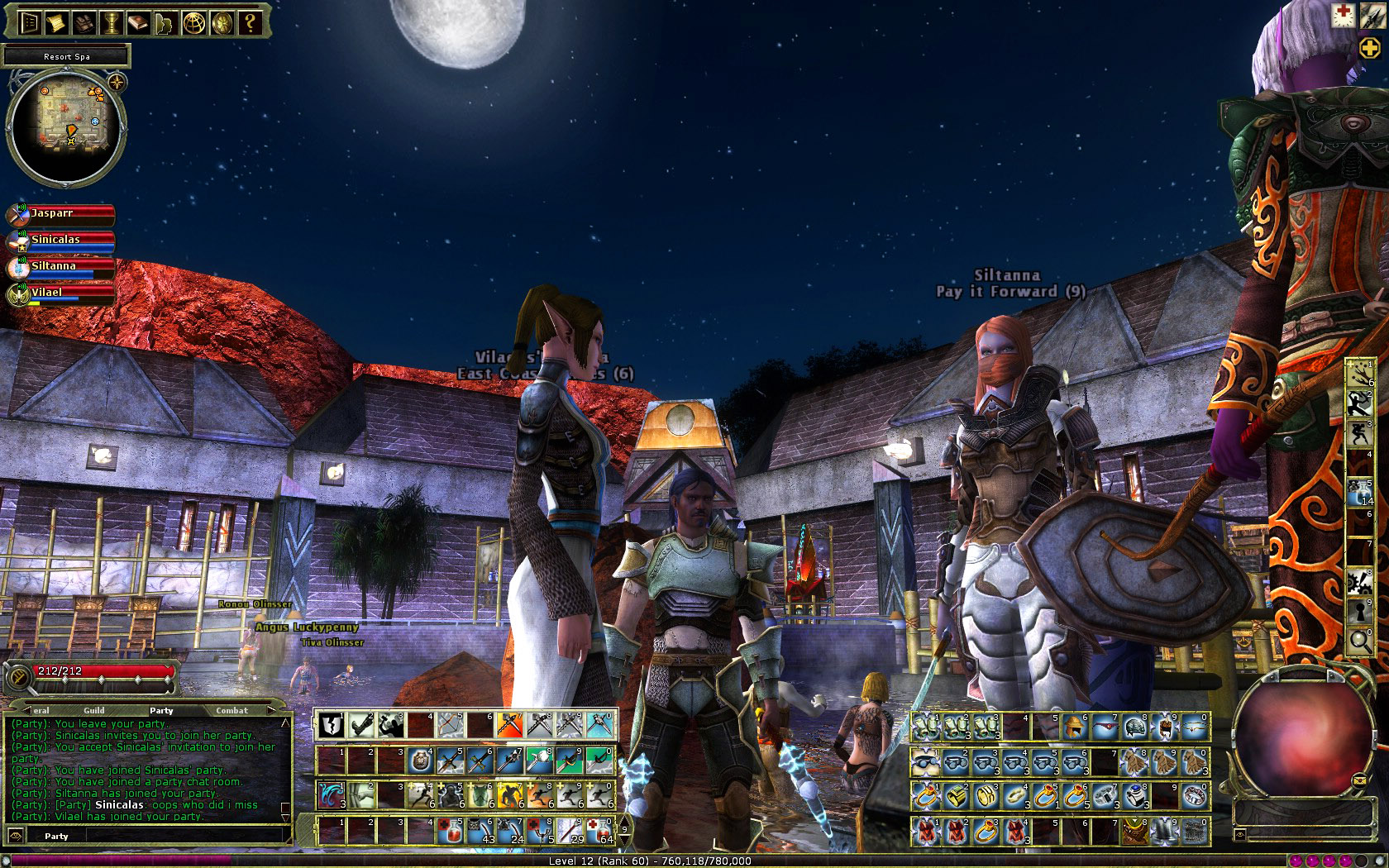Select the blue-gem silver ring slot
1389x868 pixels.
tap(1135, 795)
